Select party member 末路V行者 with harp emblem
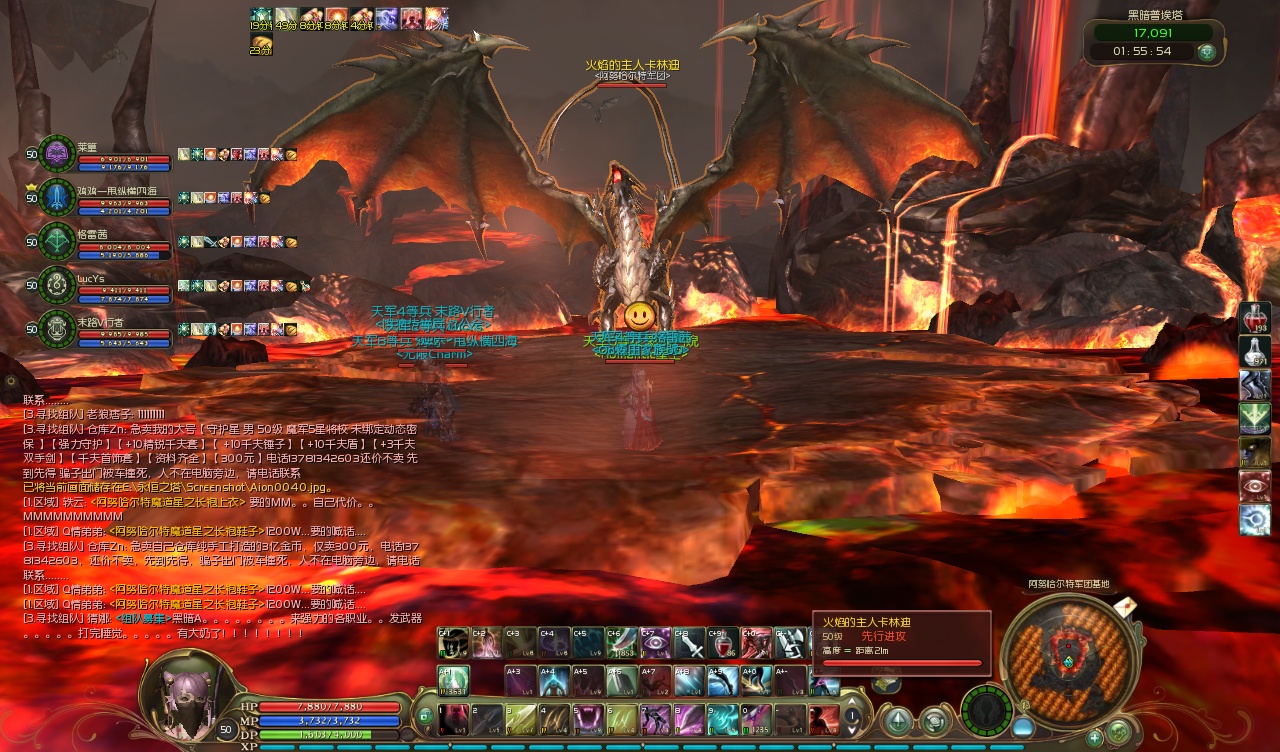This screenshot has height=752, width=1280. point(58,329)
